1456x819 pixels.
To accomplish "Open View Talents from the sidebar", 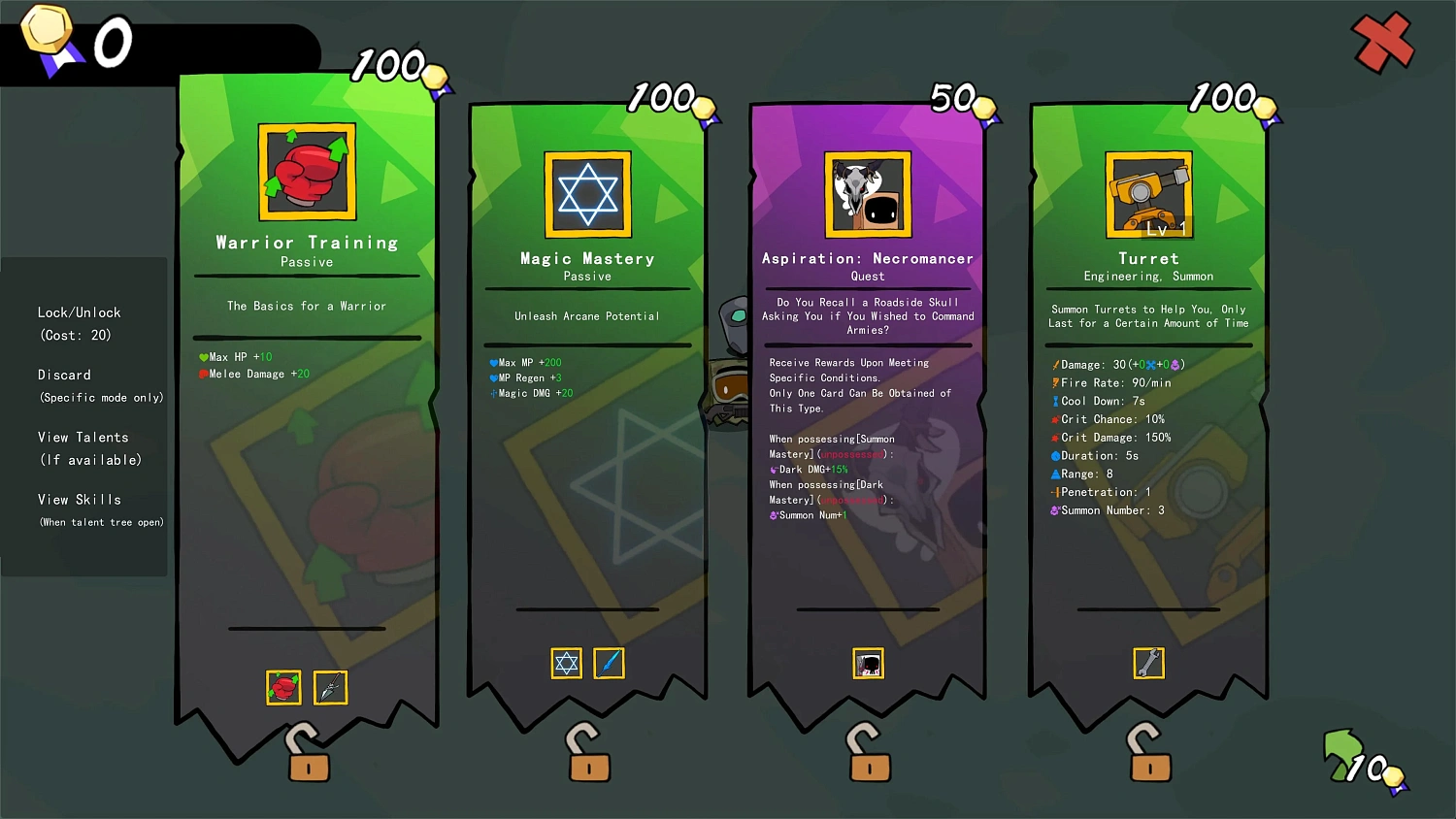I will coord(83,437).
